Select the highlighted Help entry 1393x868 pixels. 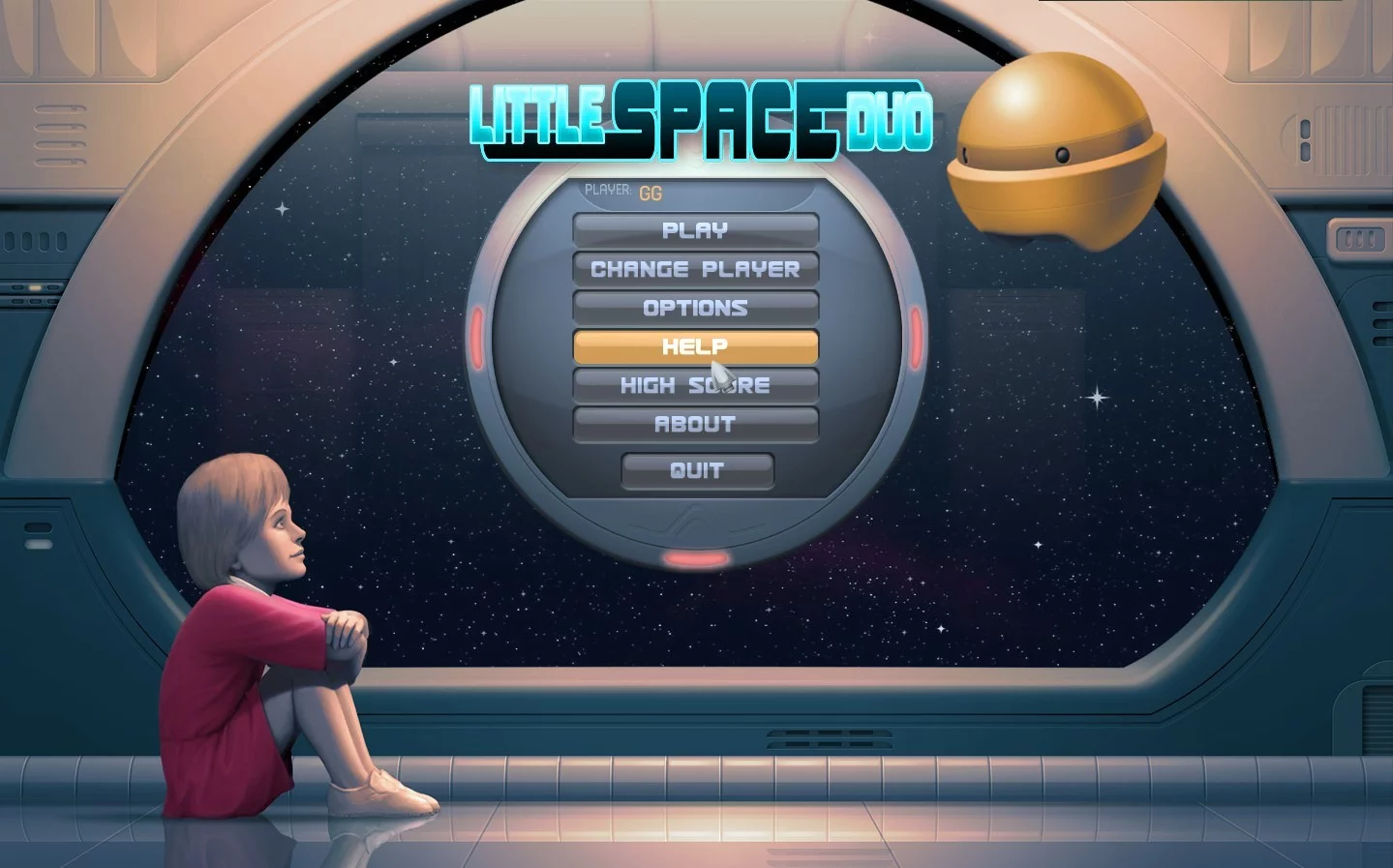pos(695,346)
